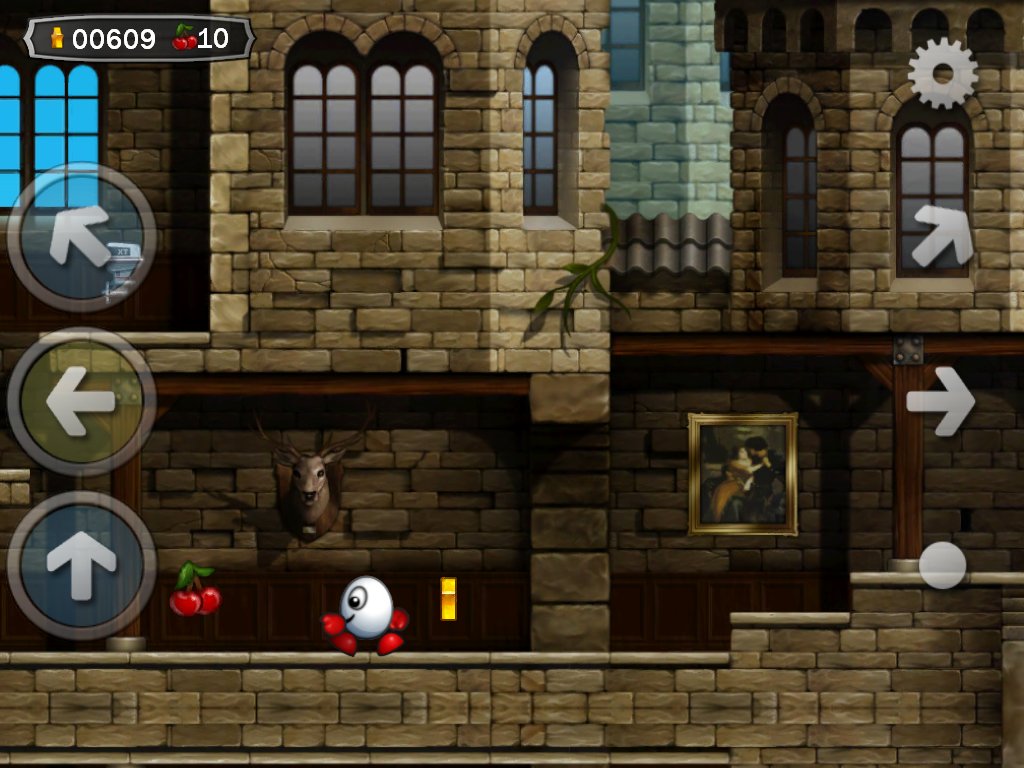
Task: Tap the jump straight up arrow button
Action: coord(81,565)
